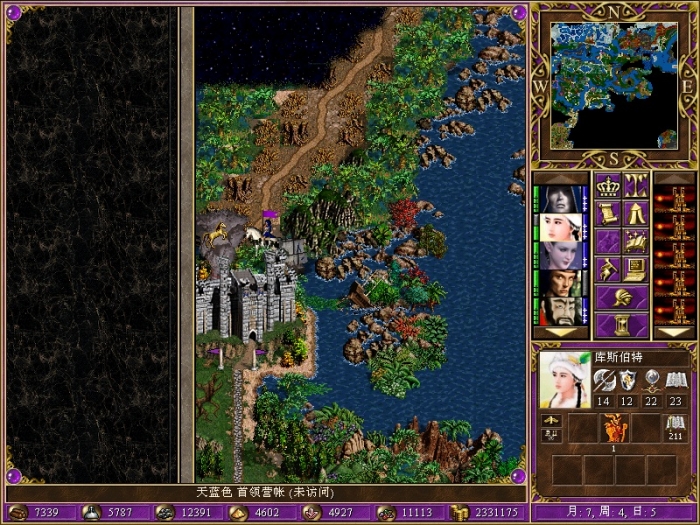Select the hooded grey-faced hero portrait
The width and height of the screenshot is (700, 525).
(x=561, y=199)
